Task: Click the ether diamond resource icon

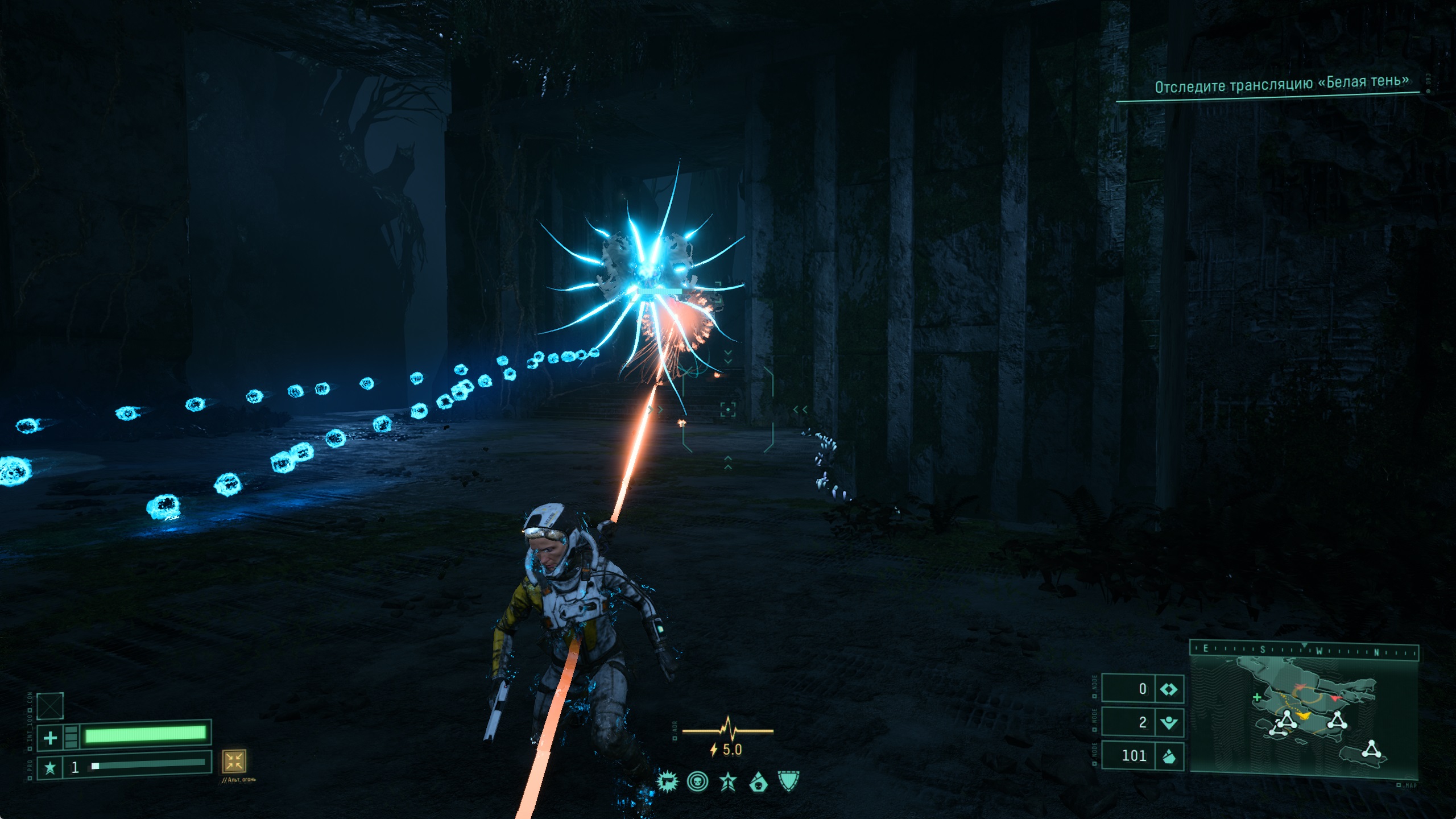Action: (1169, 689)
